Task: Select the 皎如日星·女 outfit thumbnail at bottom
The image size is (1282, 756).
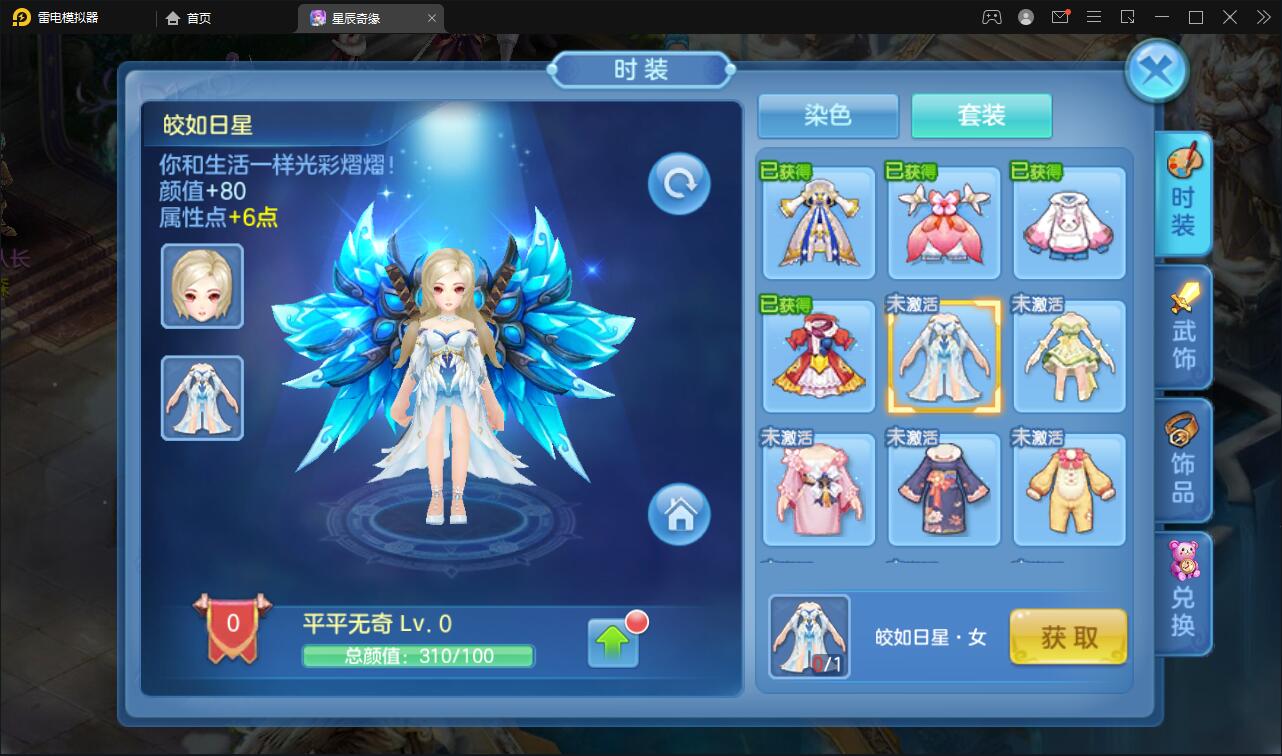Action: pos(809,636)
